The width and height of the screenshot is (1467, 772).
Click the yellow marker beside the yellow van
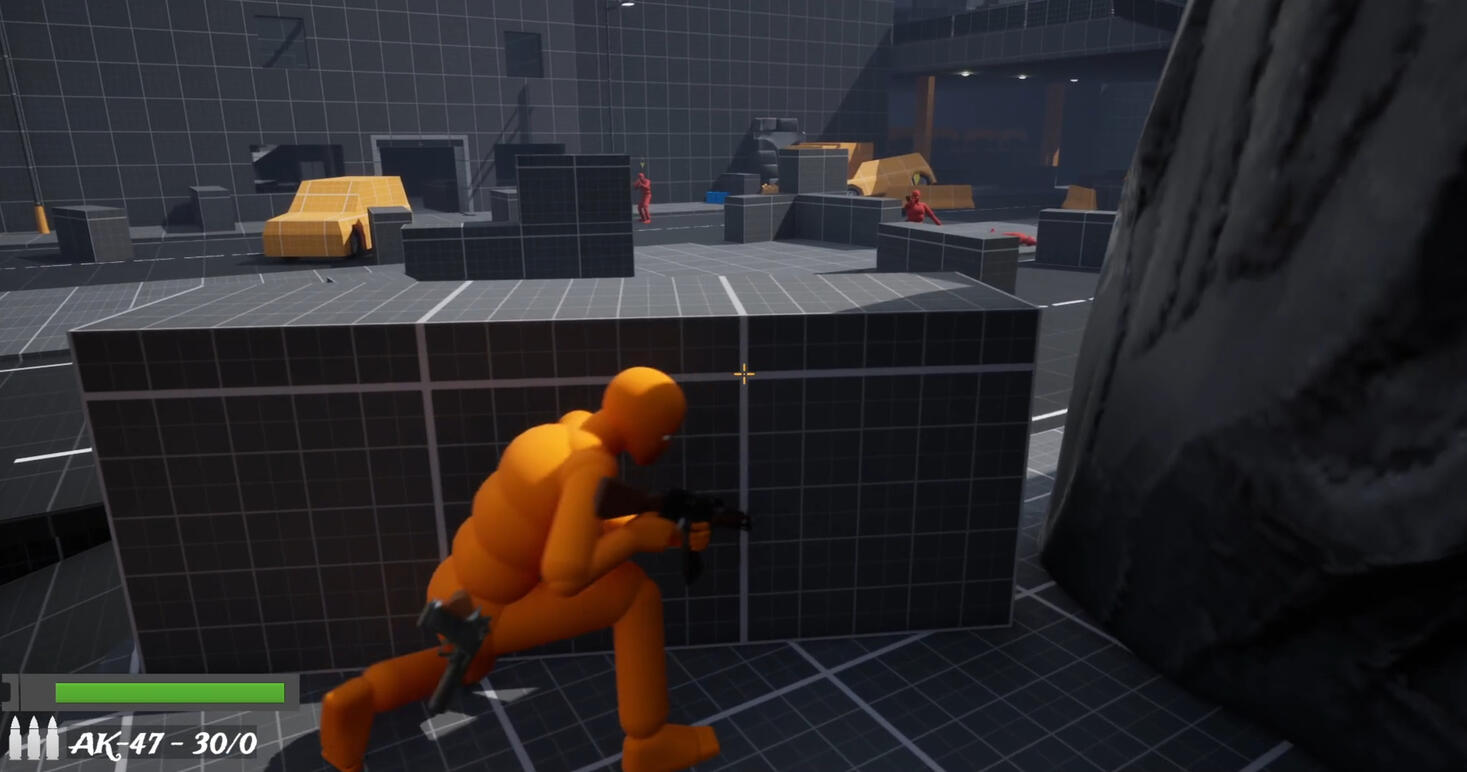(x=915, y=178)
